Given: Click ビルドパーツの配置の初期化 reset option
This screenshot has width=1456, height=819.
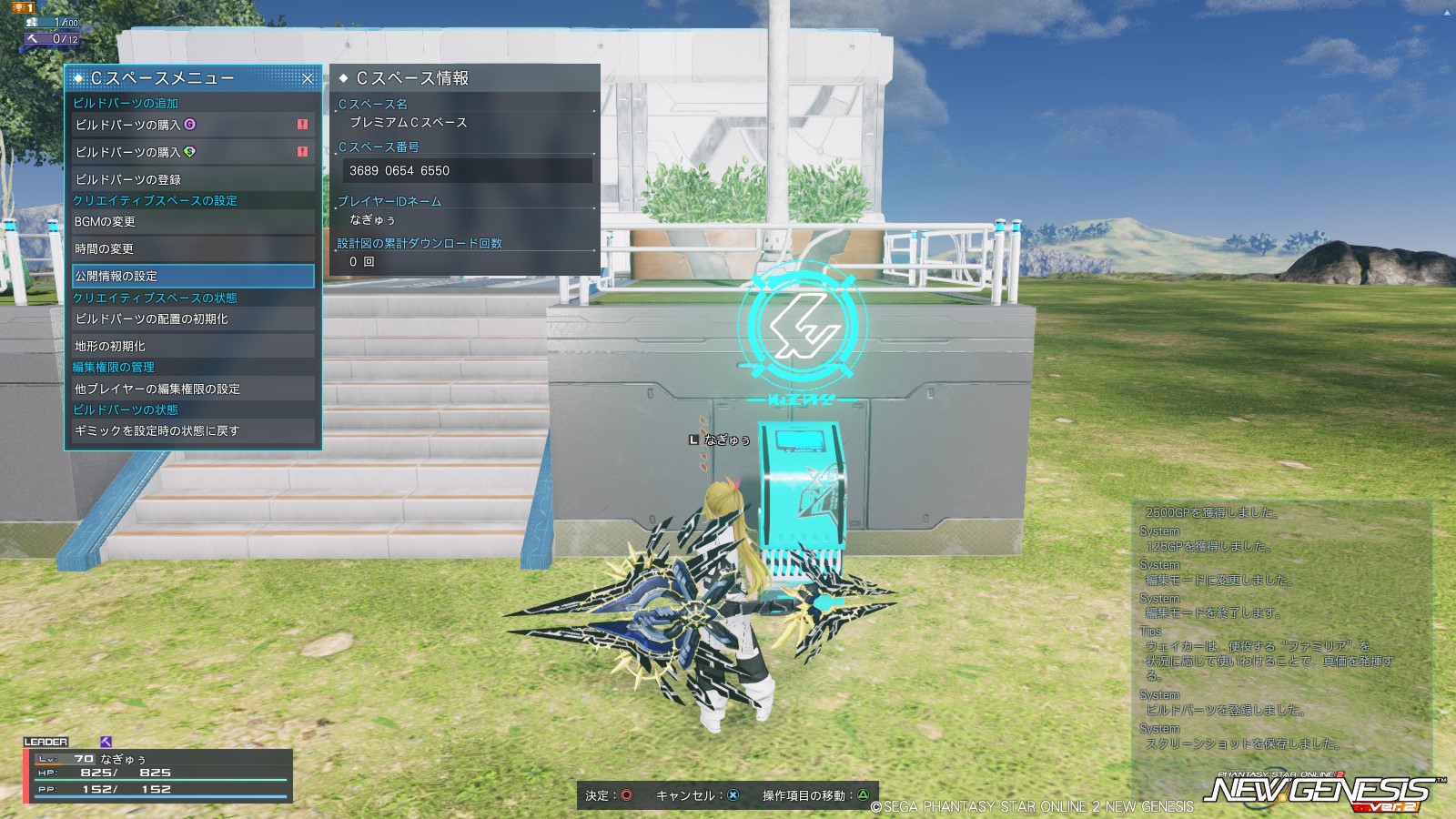Looking at the screenshot, I should [191, 319].
